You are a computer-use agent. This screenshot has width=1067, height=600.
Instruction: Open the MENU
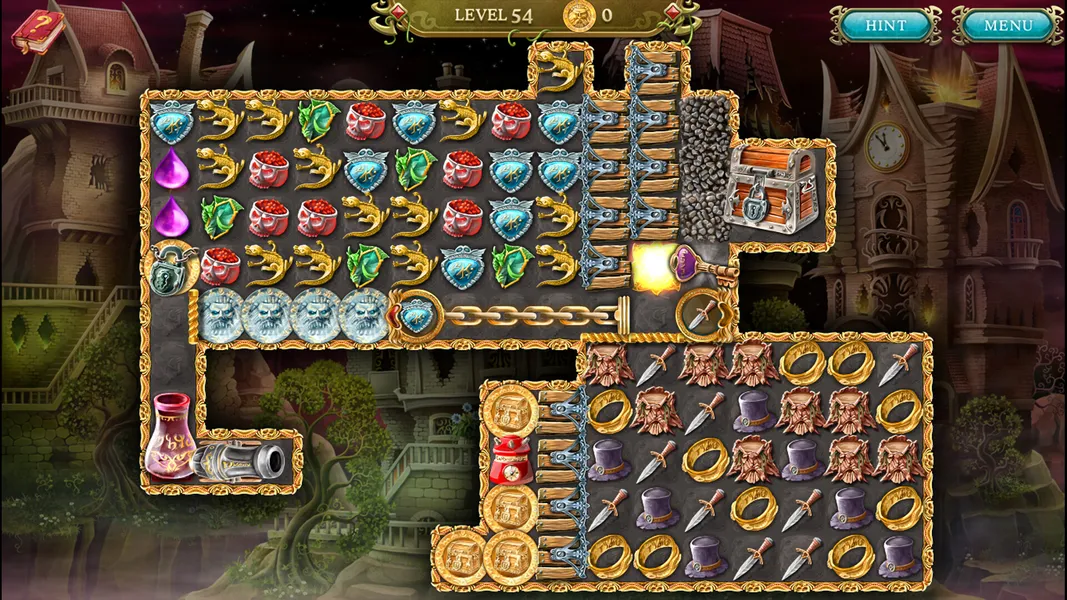(x=1007, y=25)
